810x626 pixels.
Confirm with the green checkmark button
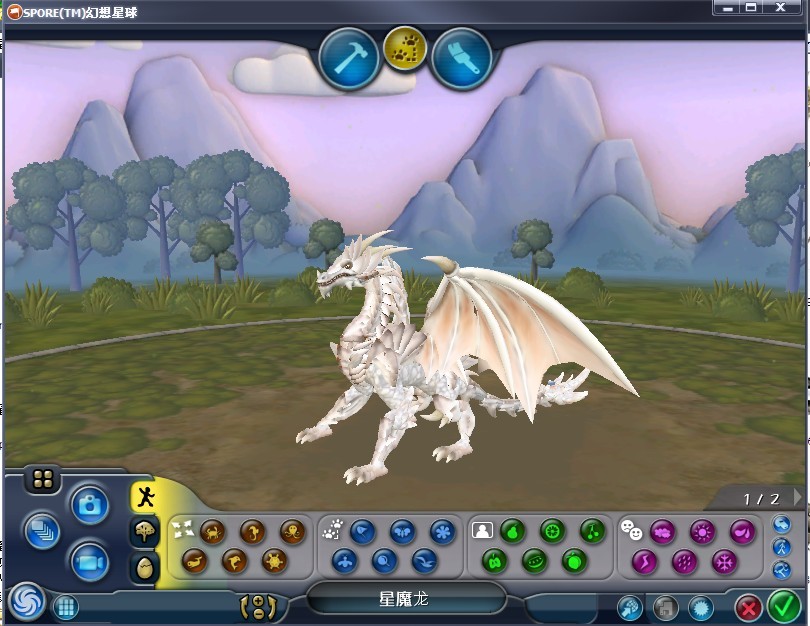(x=784, y=606)
